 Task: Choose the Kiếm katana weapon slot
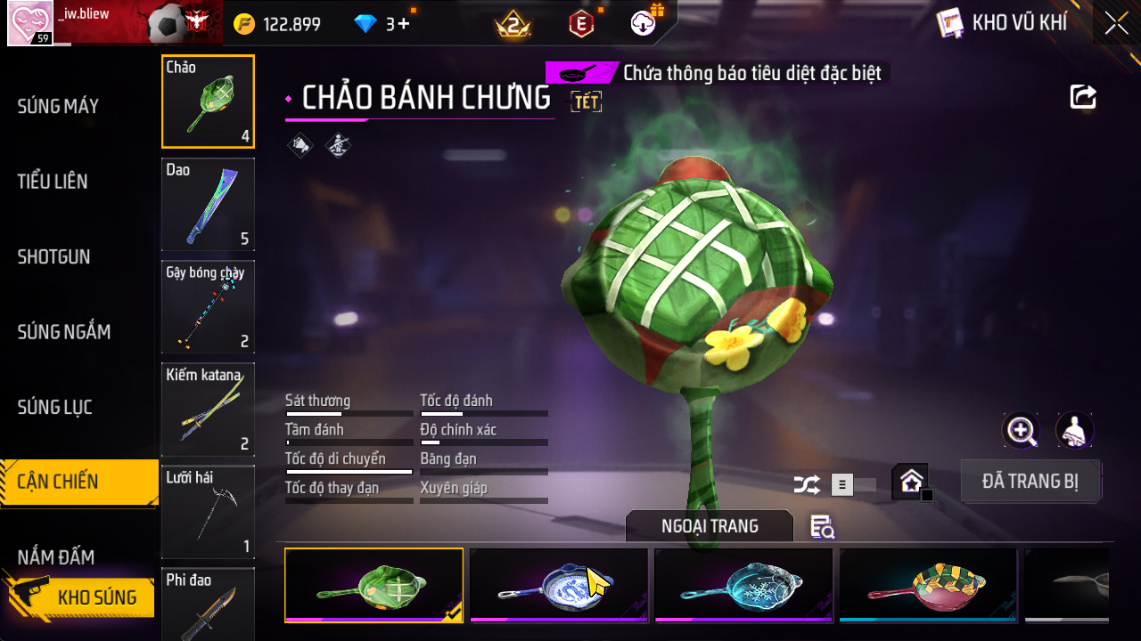[x=208, y=409]
